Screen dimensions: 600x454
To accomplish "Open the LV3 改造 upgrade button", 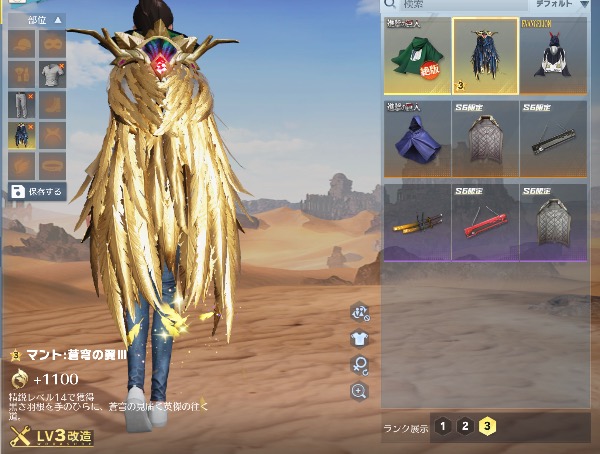I will point(53,437).
